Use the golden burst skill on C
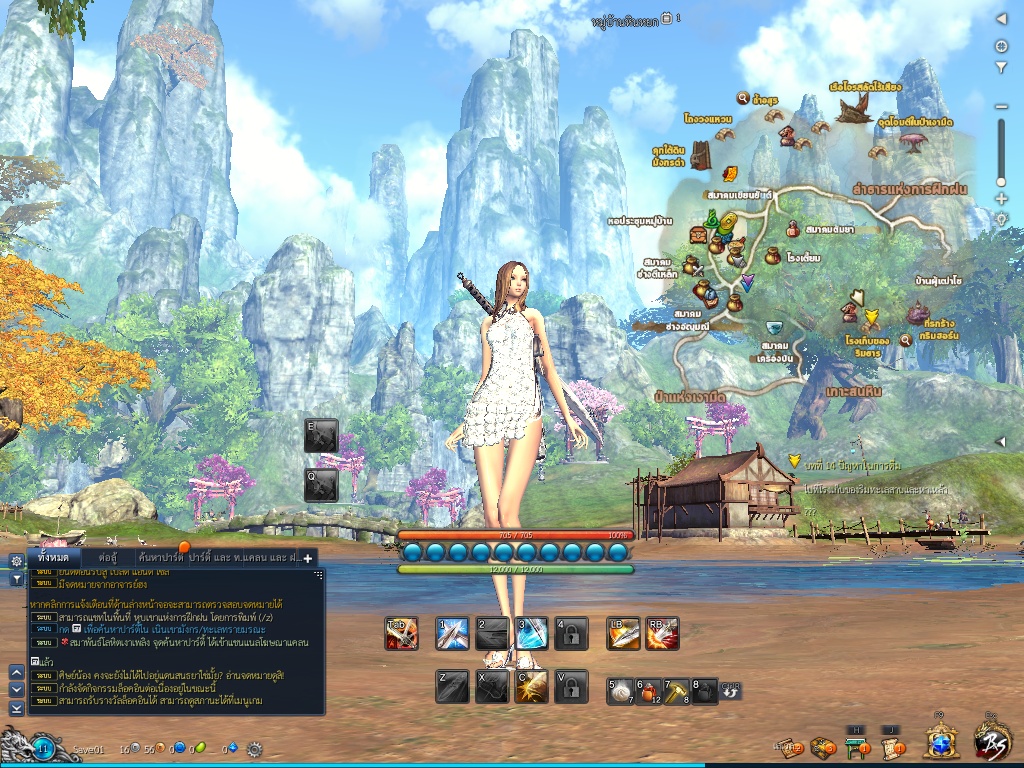 click(x=531, y=686)
